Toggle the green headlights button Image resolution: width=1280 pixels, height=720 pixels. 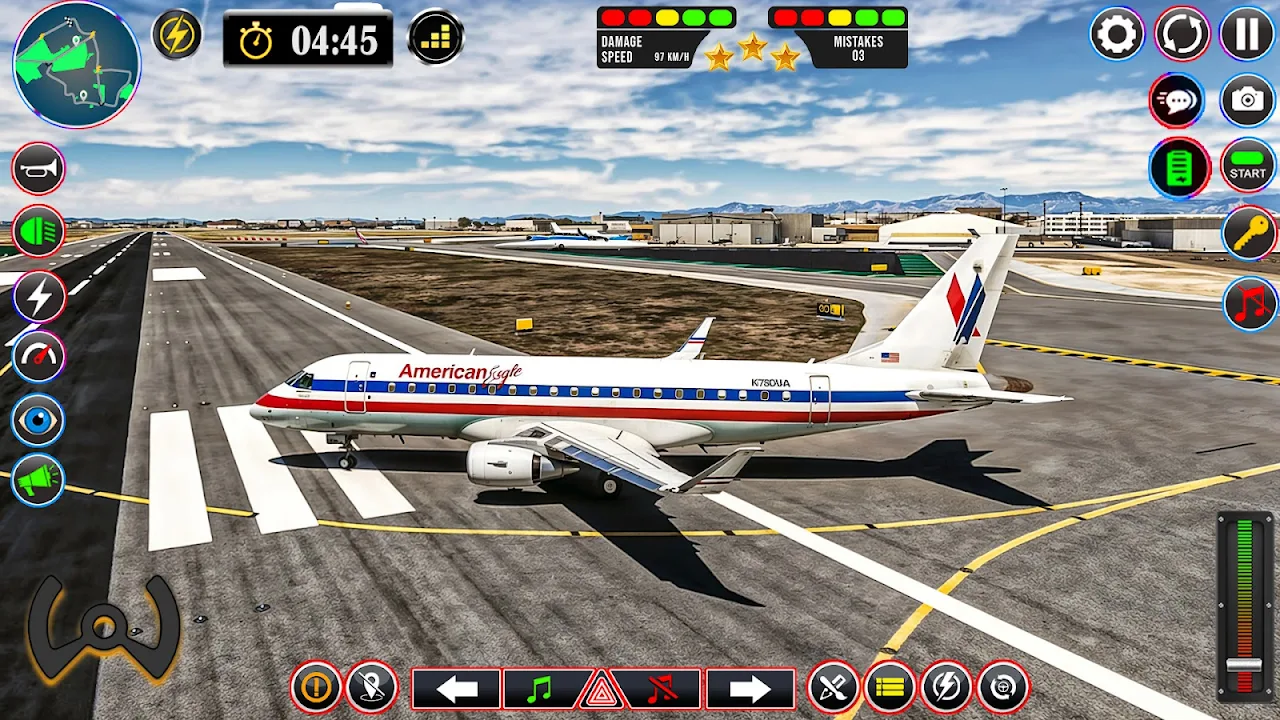point(39,232)
